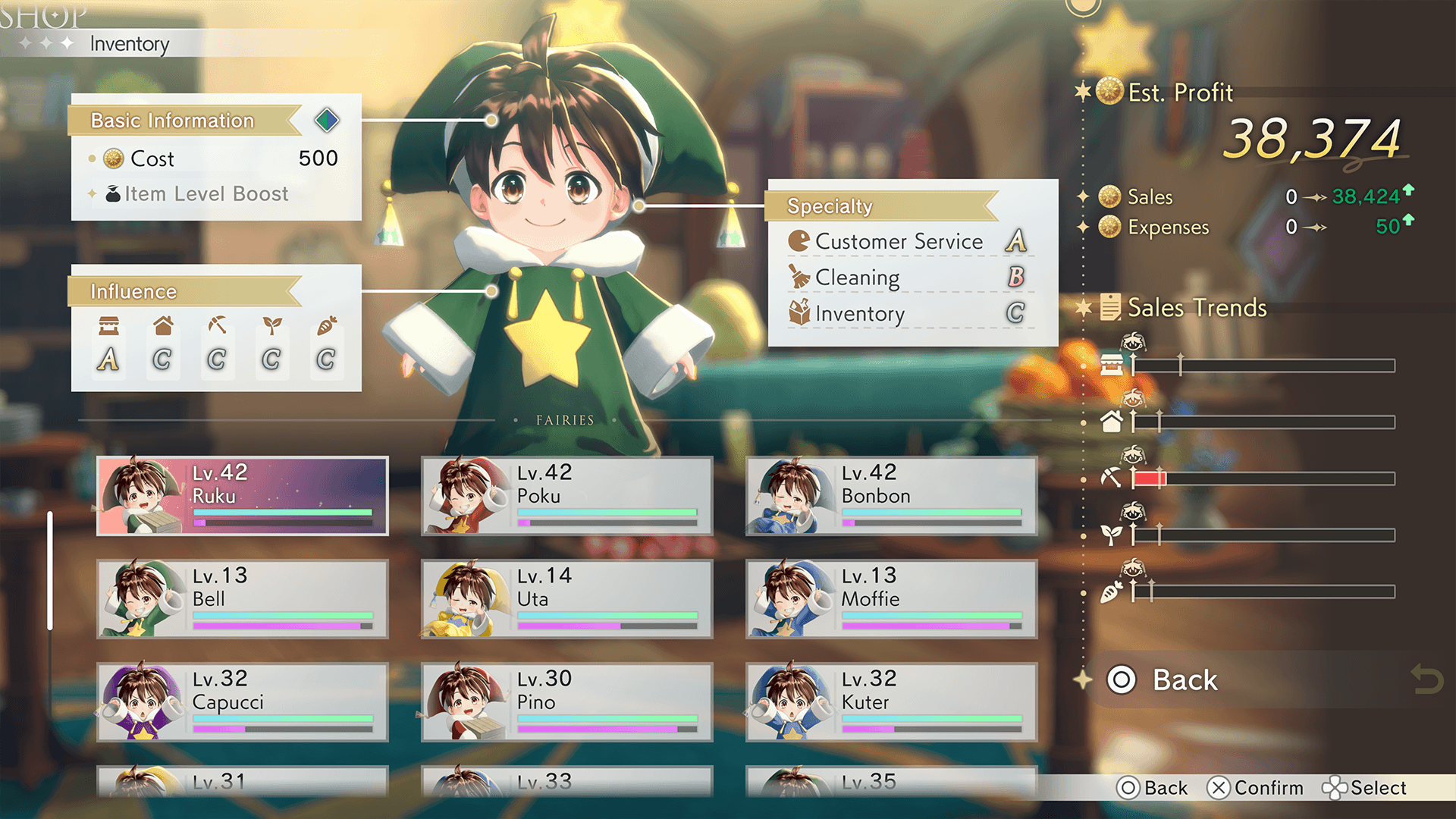This screenshot has height=819, width=1456.
Task: Select Bell from the fairy list
Action: [243, 599]
